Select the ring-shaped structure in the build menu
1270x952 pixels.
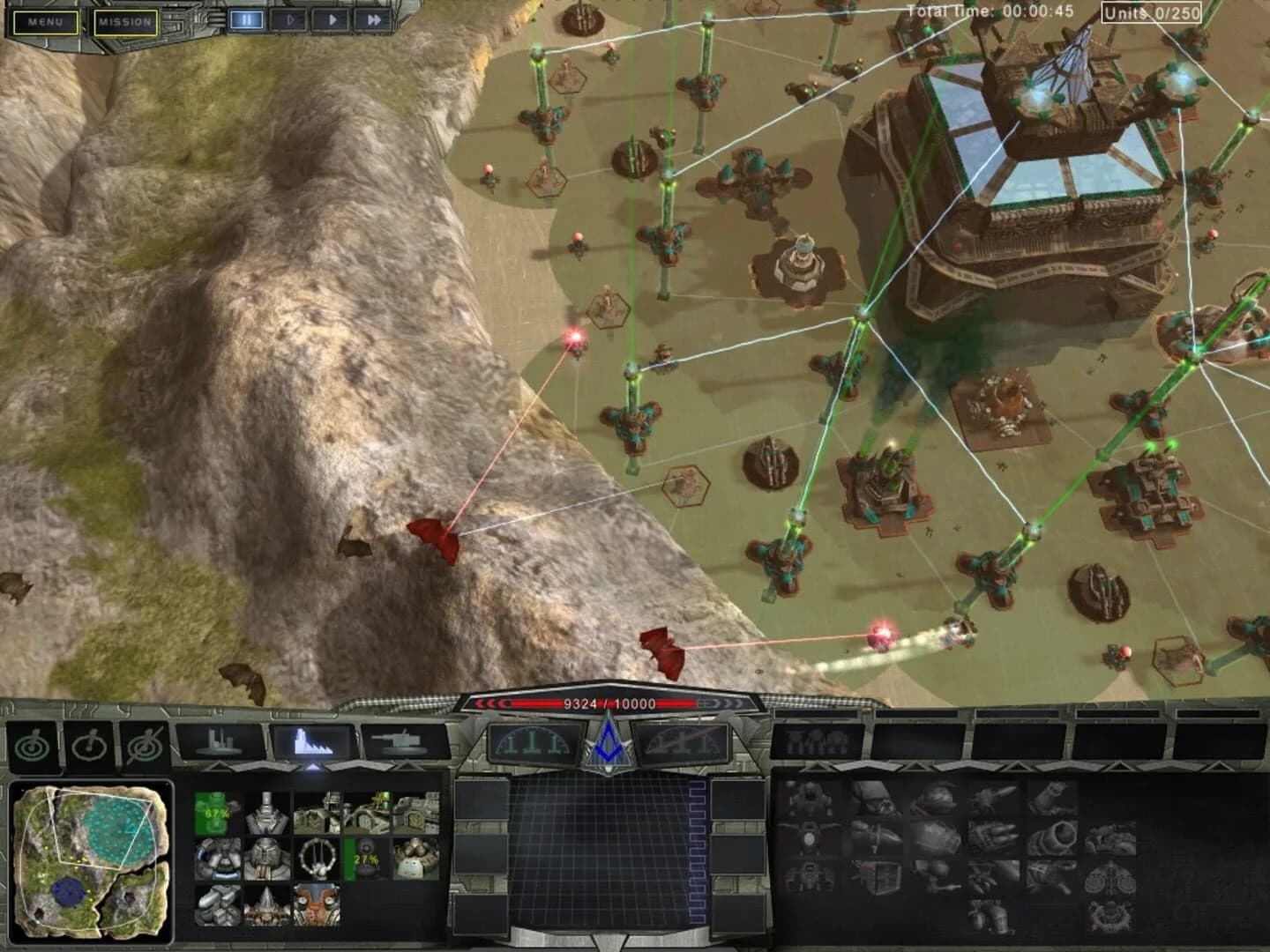coord(317,857)
